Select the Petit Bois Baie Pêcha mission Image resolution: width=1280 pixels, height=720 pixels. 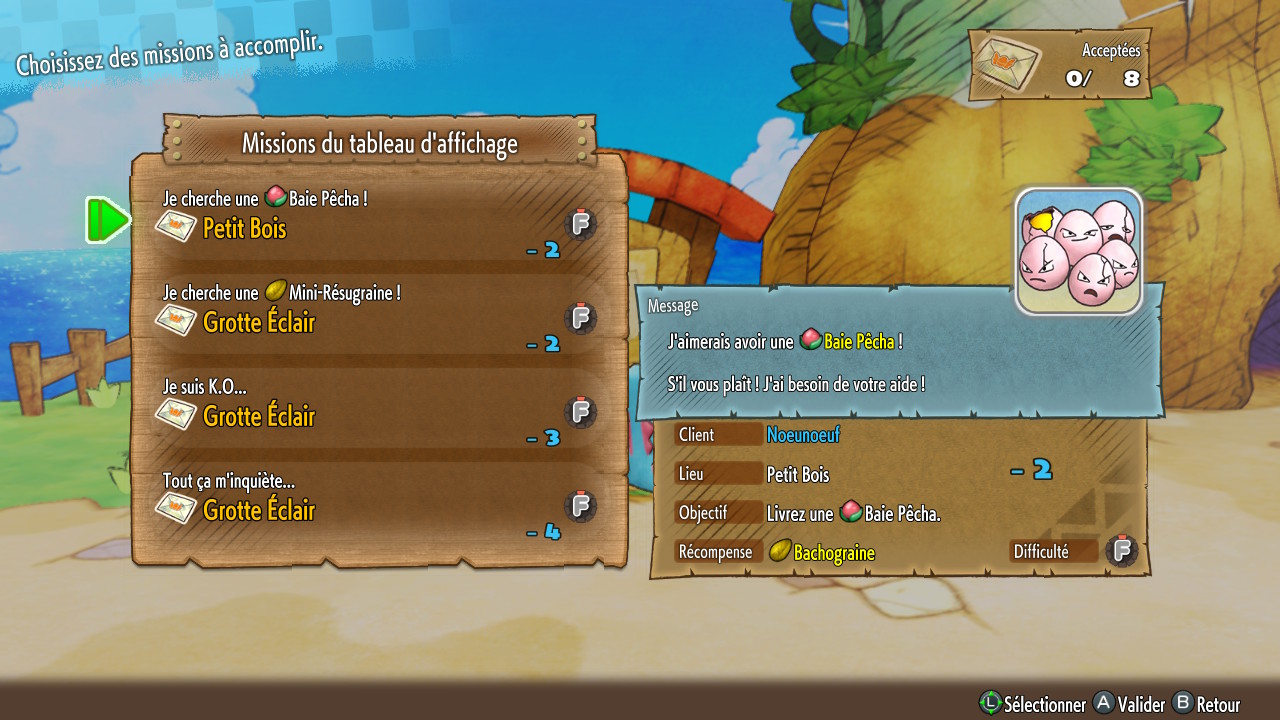tap(378, 221)
